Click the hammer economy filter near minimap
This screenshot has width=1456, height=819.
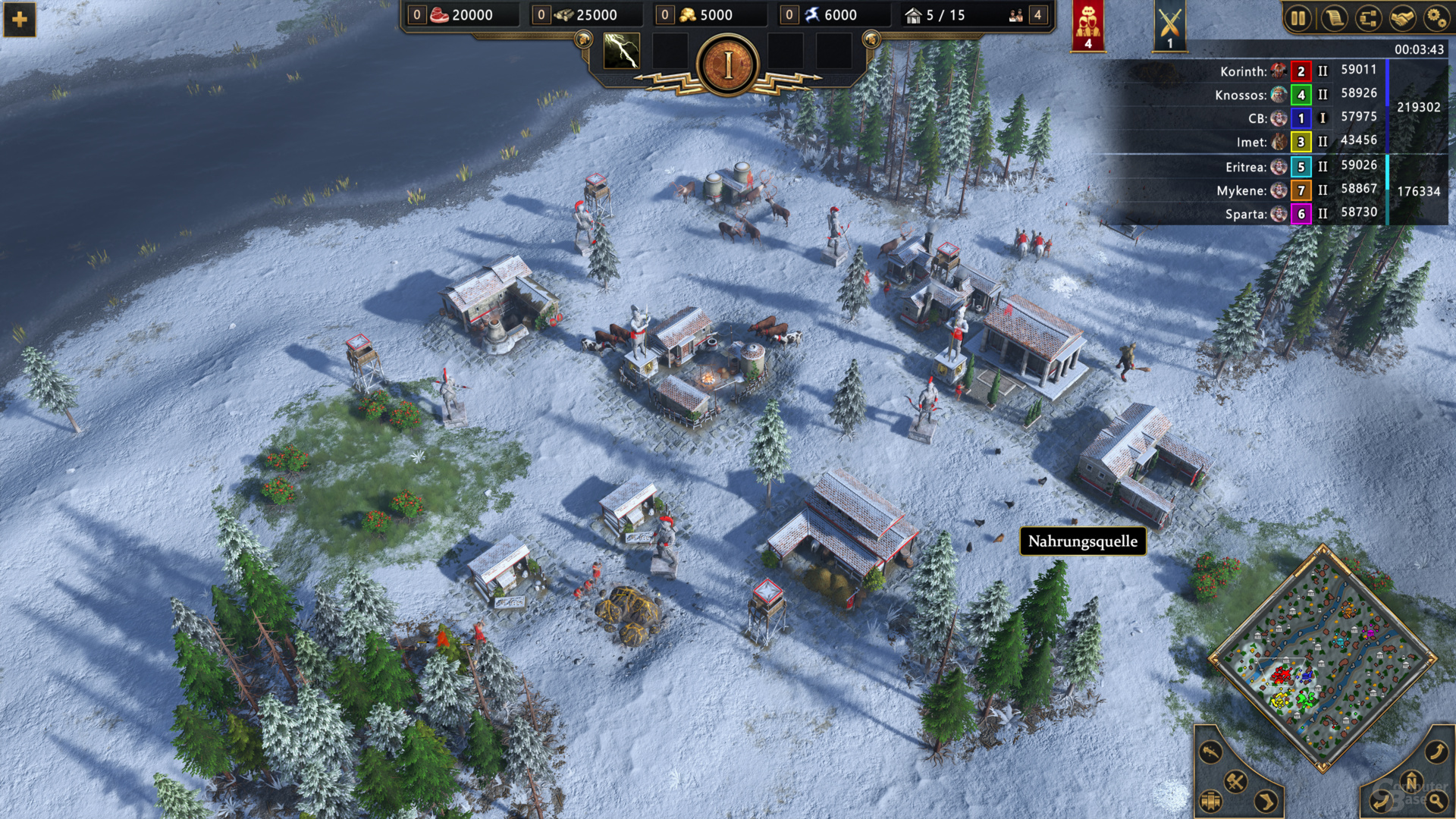point(1235,781)
